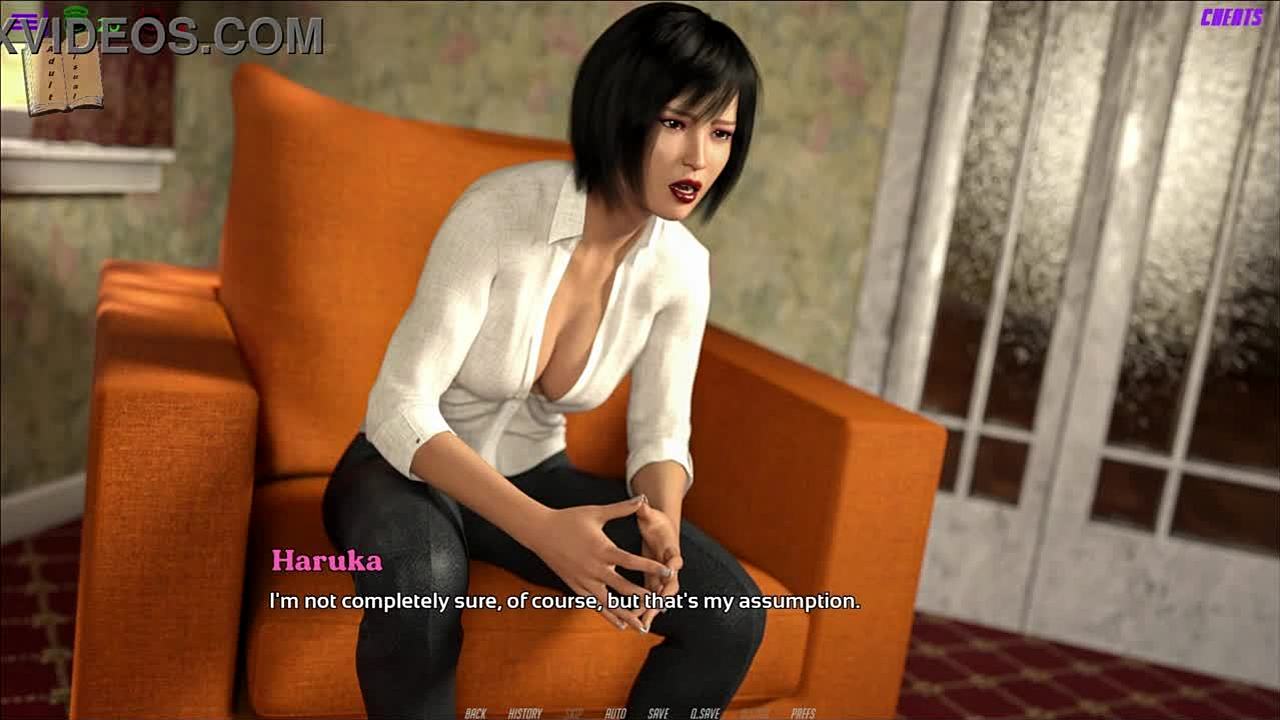Image resolution: width=1280 pixels, height=720 pixels.
Task: Enable Auto dialogue advance
Action: point(616,713)
